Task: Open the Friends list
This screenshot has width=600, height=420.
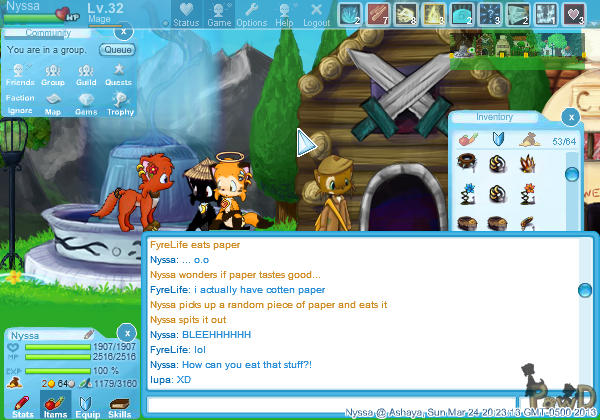Action: tap(19, 76)
